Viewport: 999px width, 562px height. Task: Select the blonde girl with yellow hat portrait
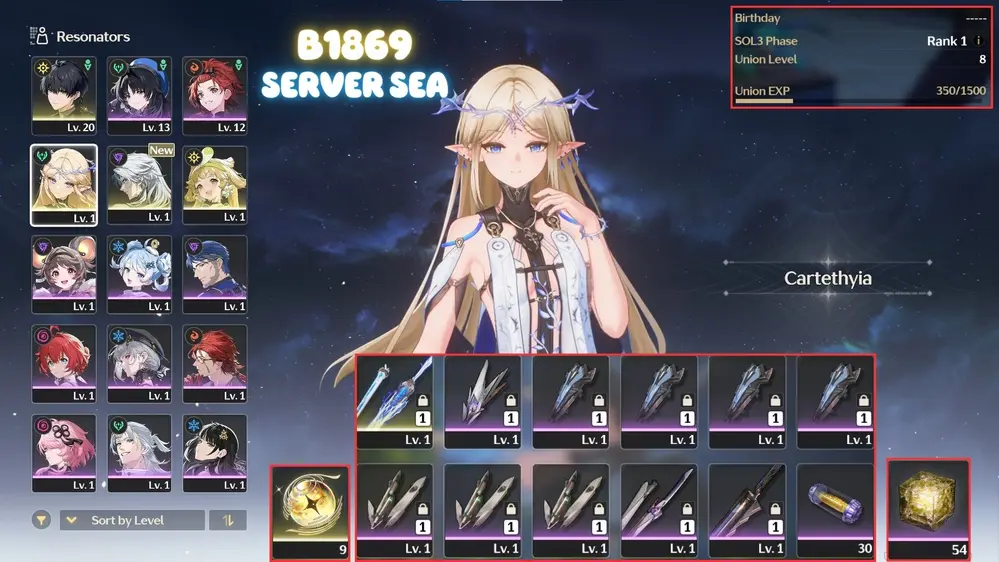pos(214,185)
